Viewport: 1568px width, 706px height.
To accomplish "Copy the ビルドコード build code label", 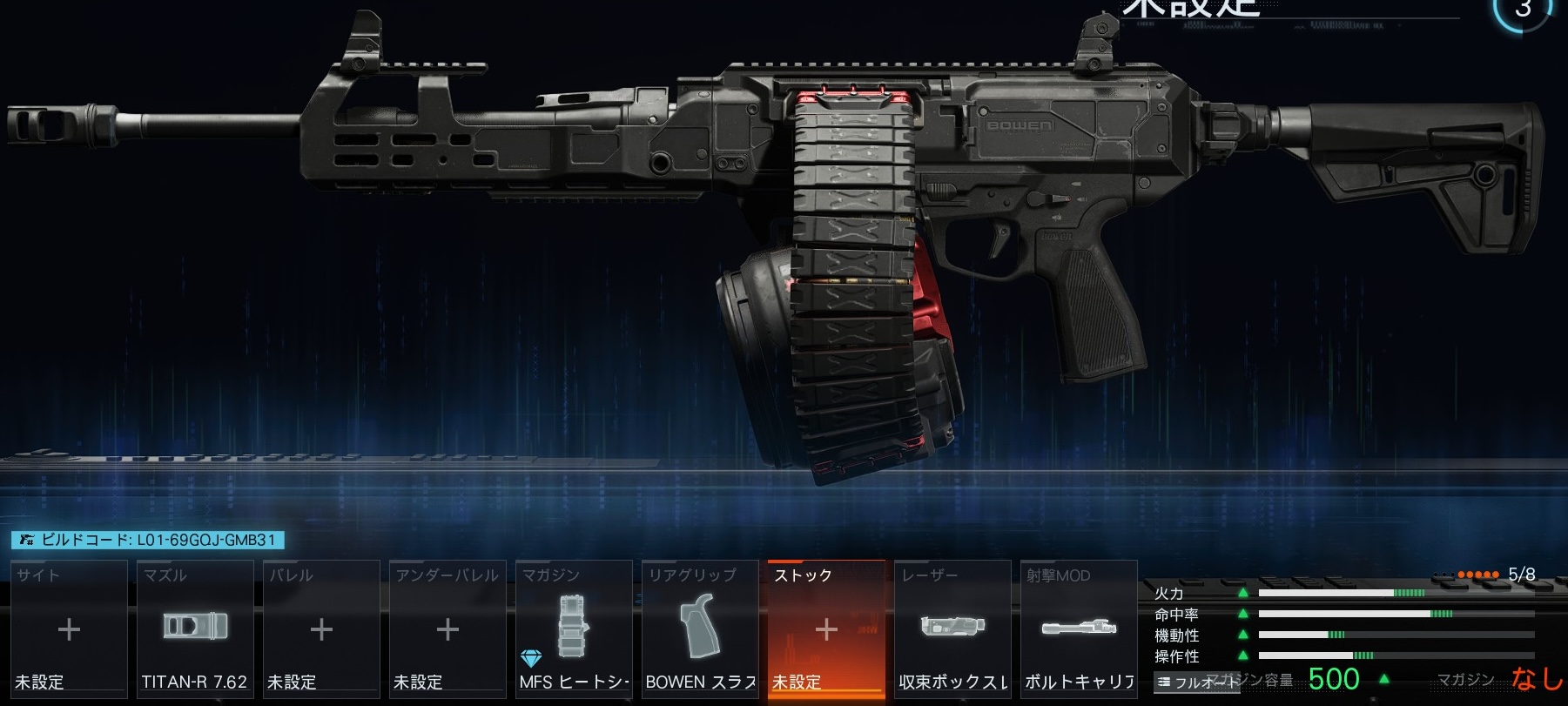I will 148,540.
